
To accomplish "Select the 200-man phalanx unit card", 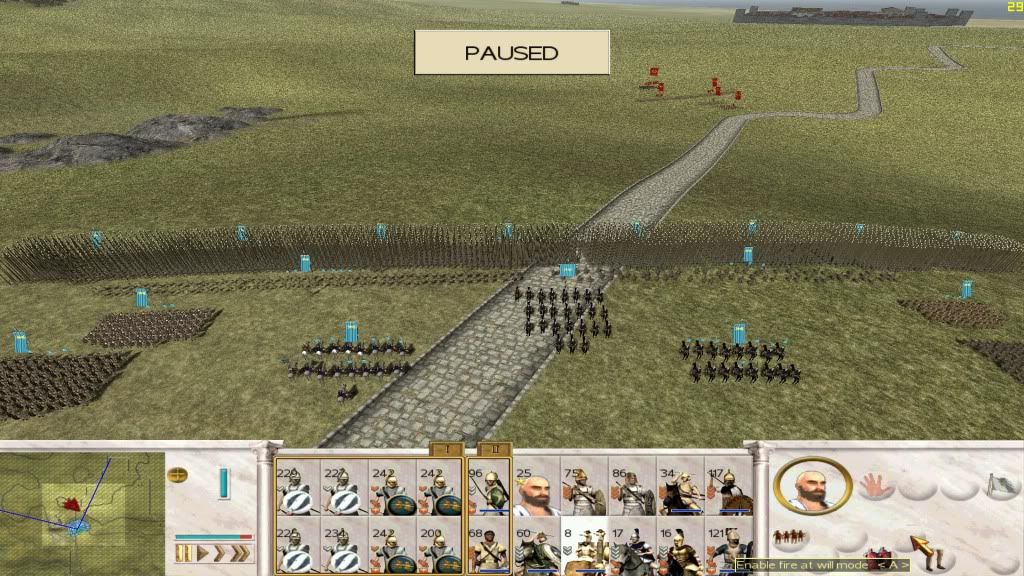I will point(440,545).
